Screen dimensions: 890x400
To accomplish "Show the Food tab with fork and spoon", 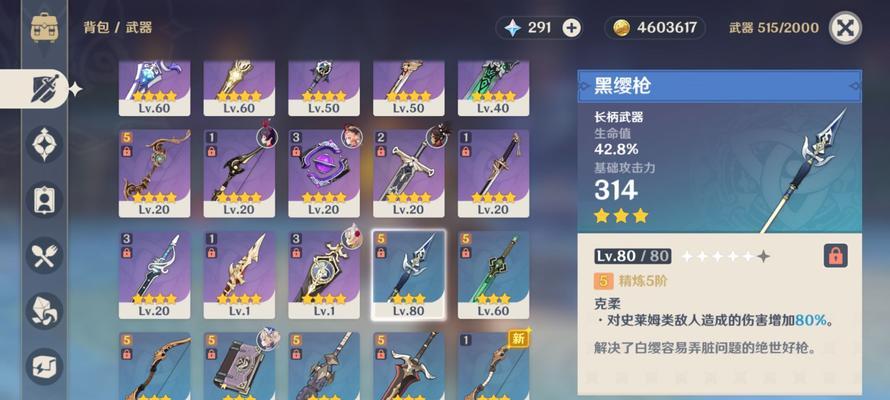I will click(x=44, y=256).
